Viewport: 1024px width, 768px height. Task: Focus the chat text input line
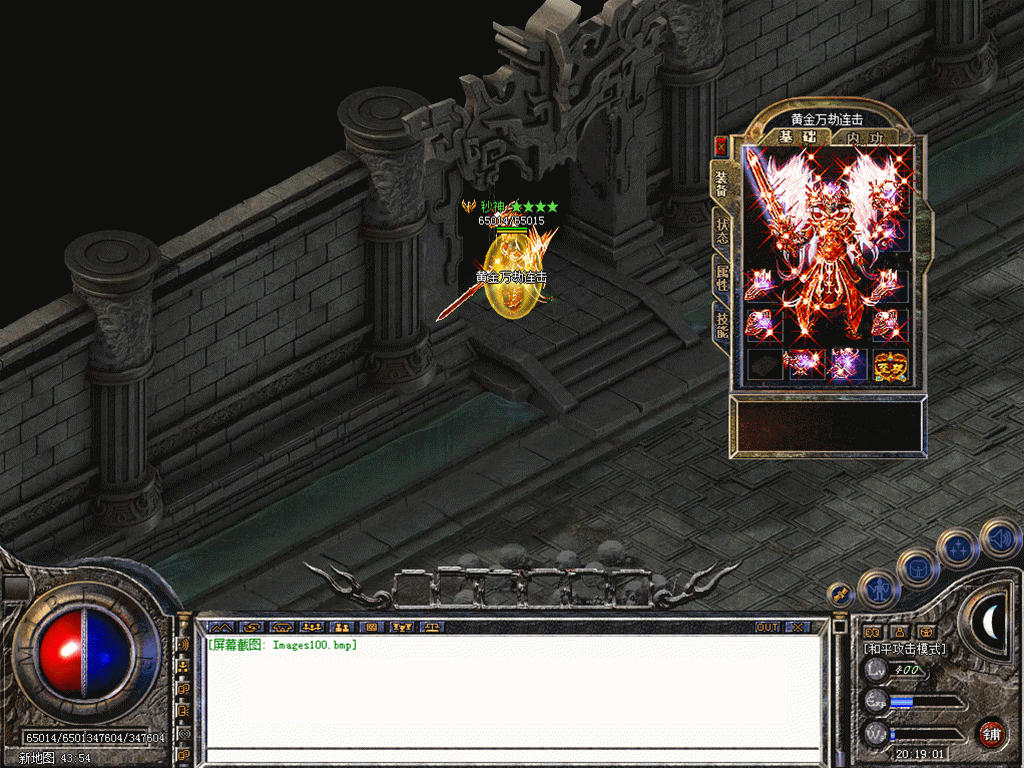[512, 754]
